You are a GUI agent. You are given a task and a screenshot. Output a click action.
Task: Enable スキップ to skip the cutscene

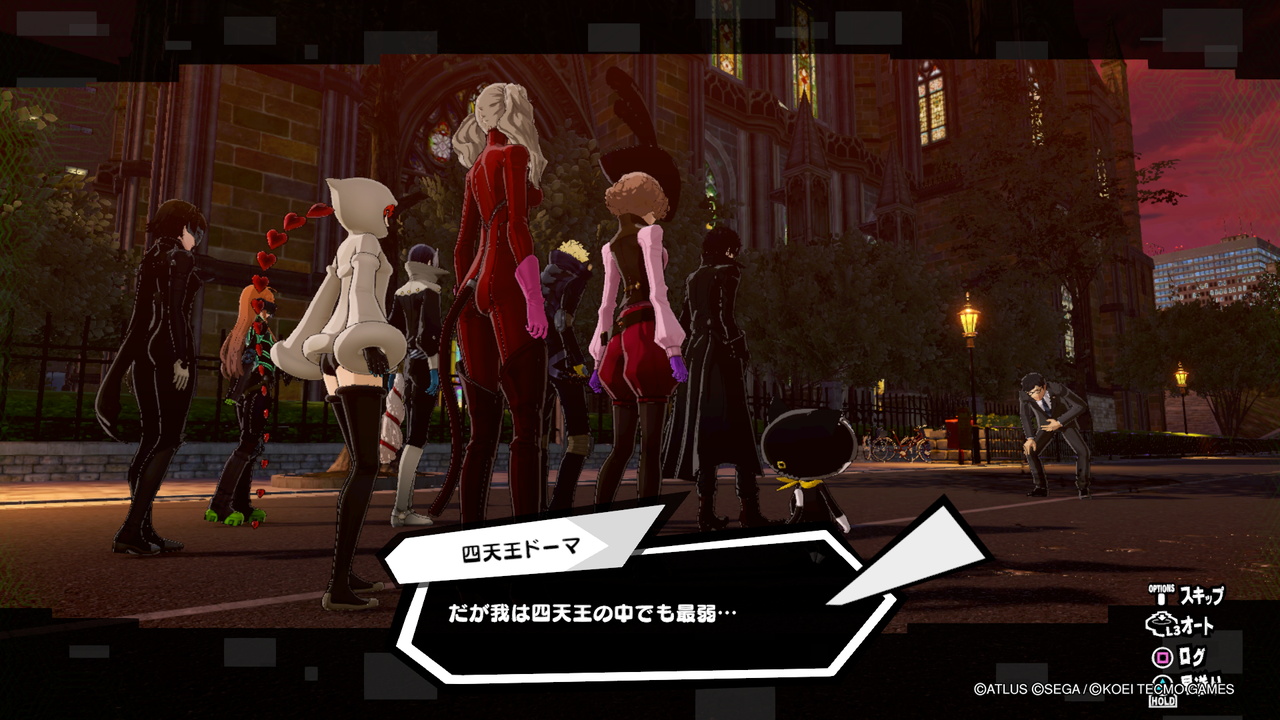point(1202,596)
